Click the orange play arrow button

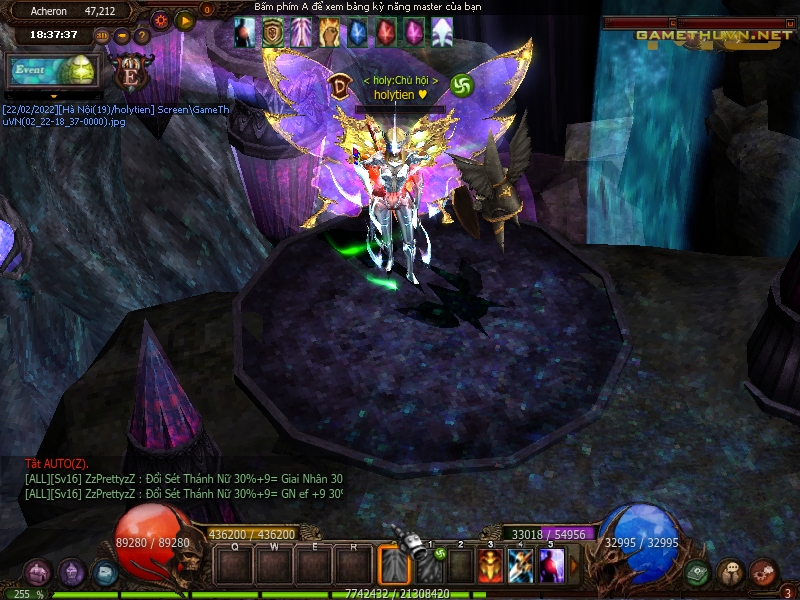(x=185, y=19)
